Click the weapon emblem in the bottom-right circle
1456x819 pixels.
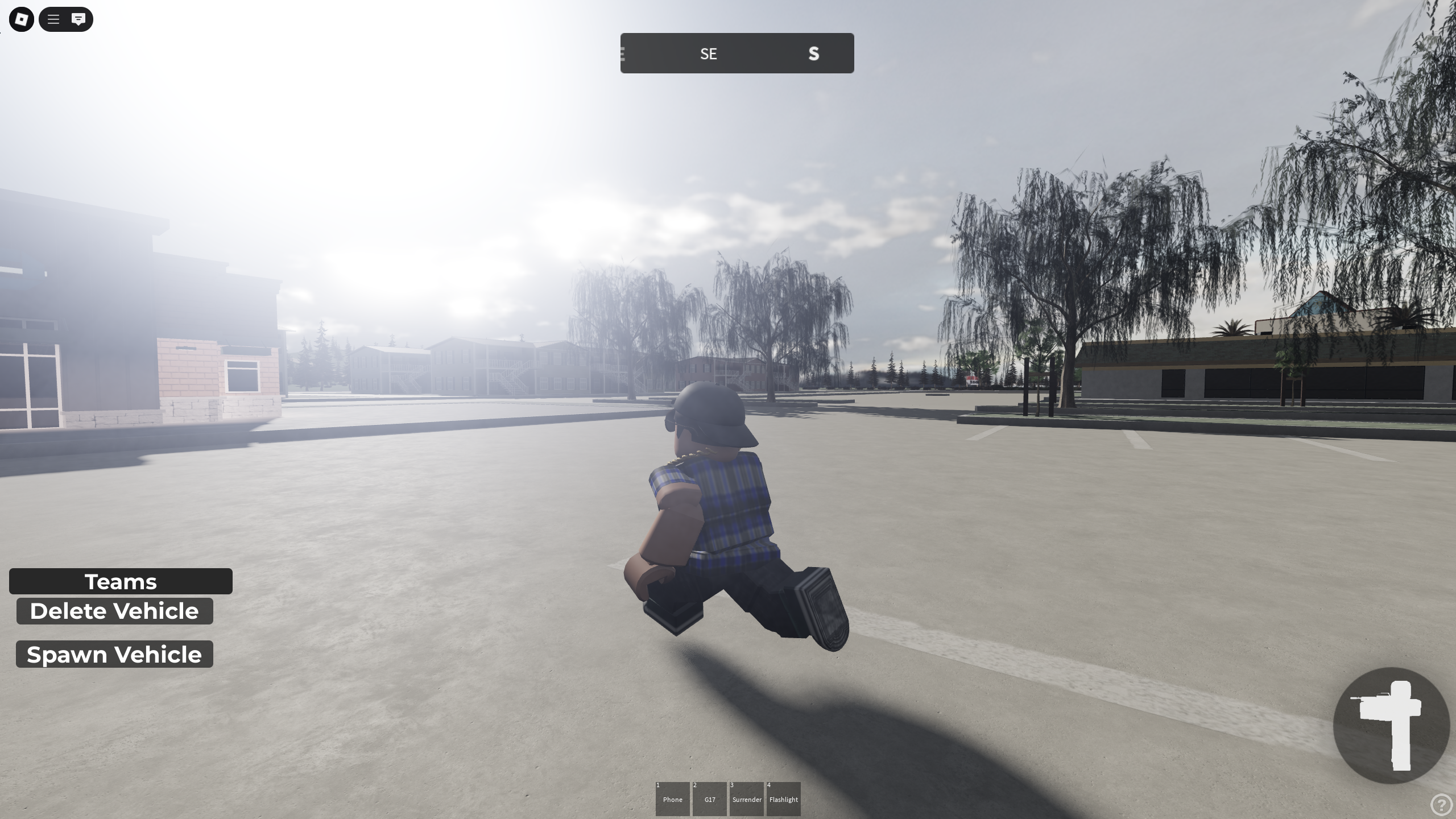1393,725
